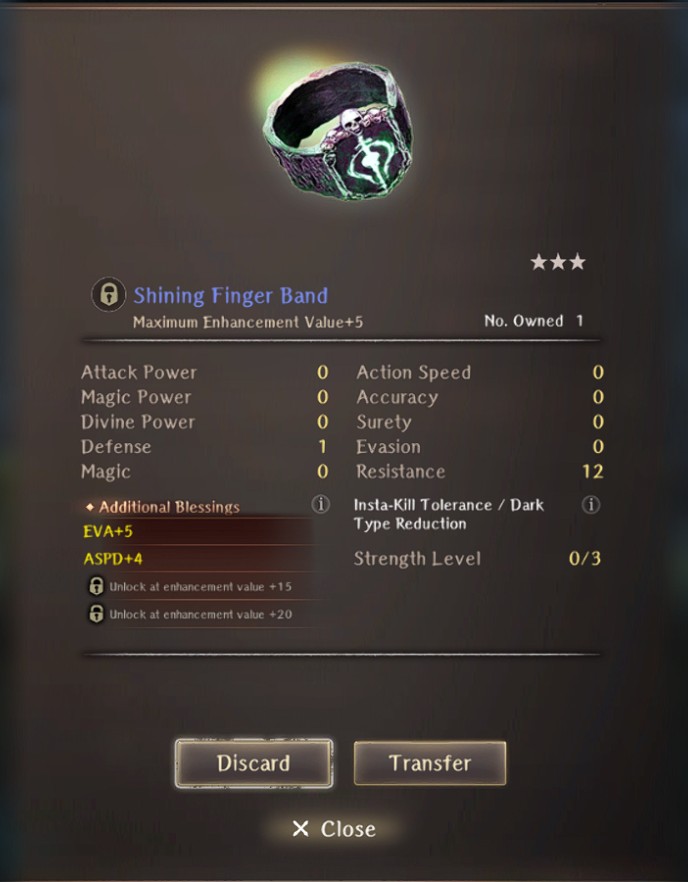The width and height of the screenshot is (688, 882).
Task: Open the Transfer option
Action: 429,763
